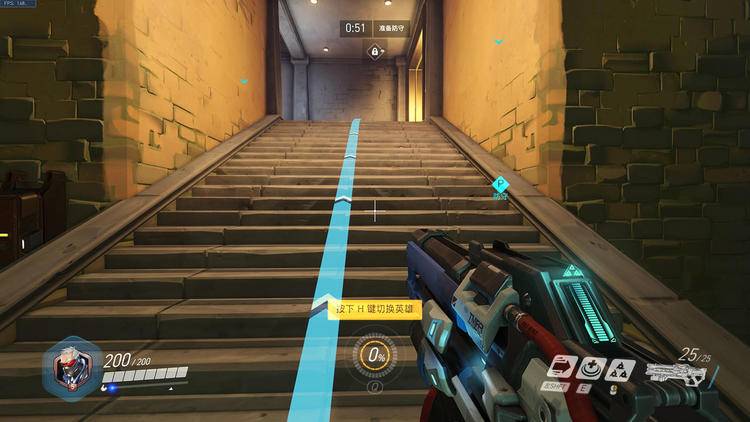Use the Biotic Field healing ability

[590, 367]
